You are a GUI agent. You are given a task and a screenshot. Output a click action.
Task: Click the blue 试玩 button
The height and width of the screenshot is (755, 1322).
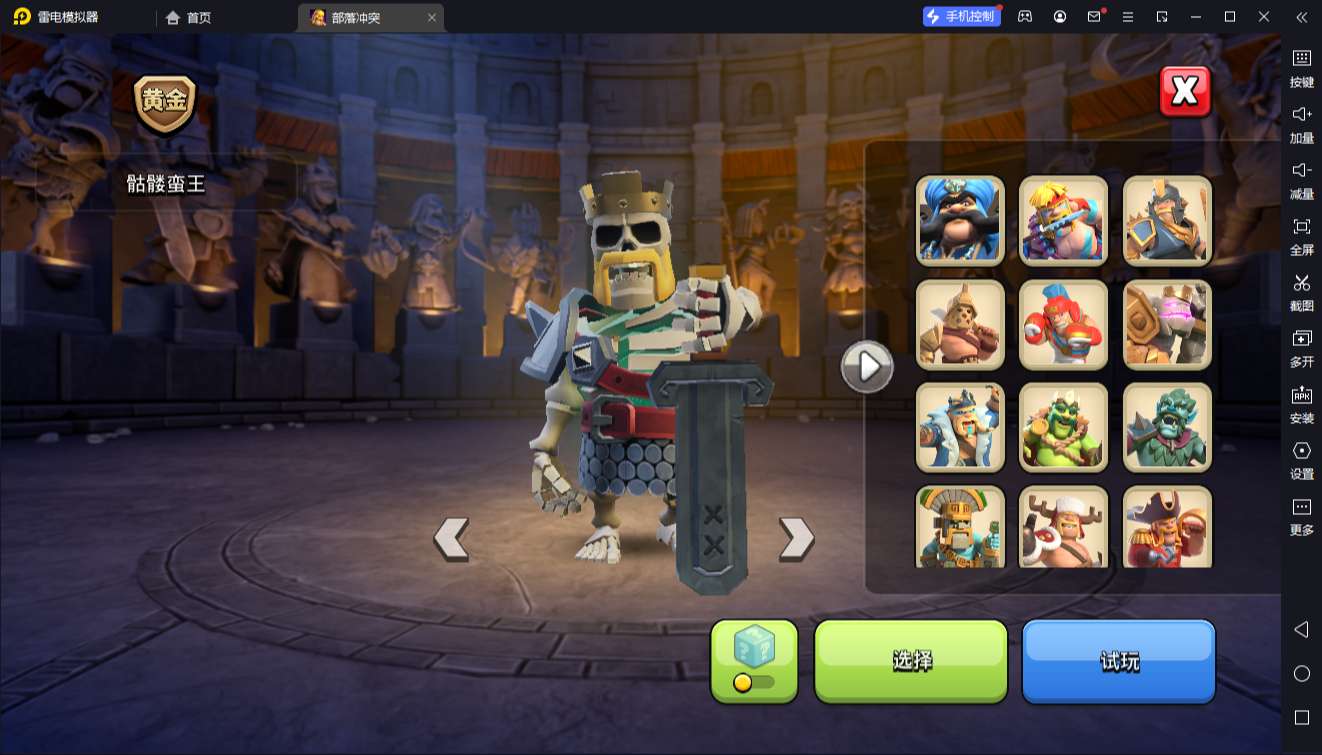coord(1118,660)
